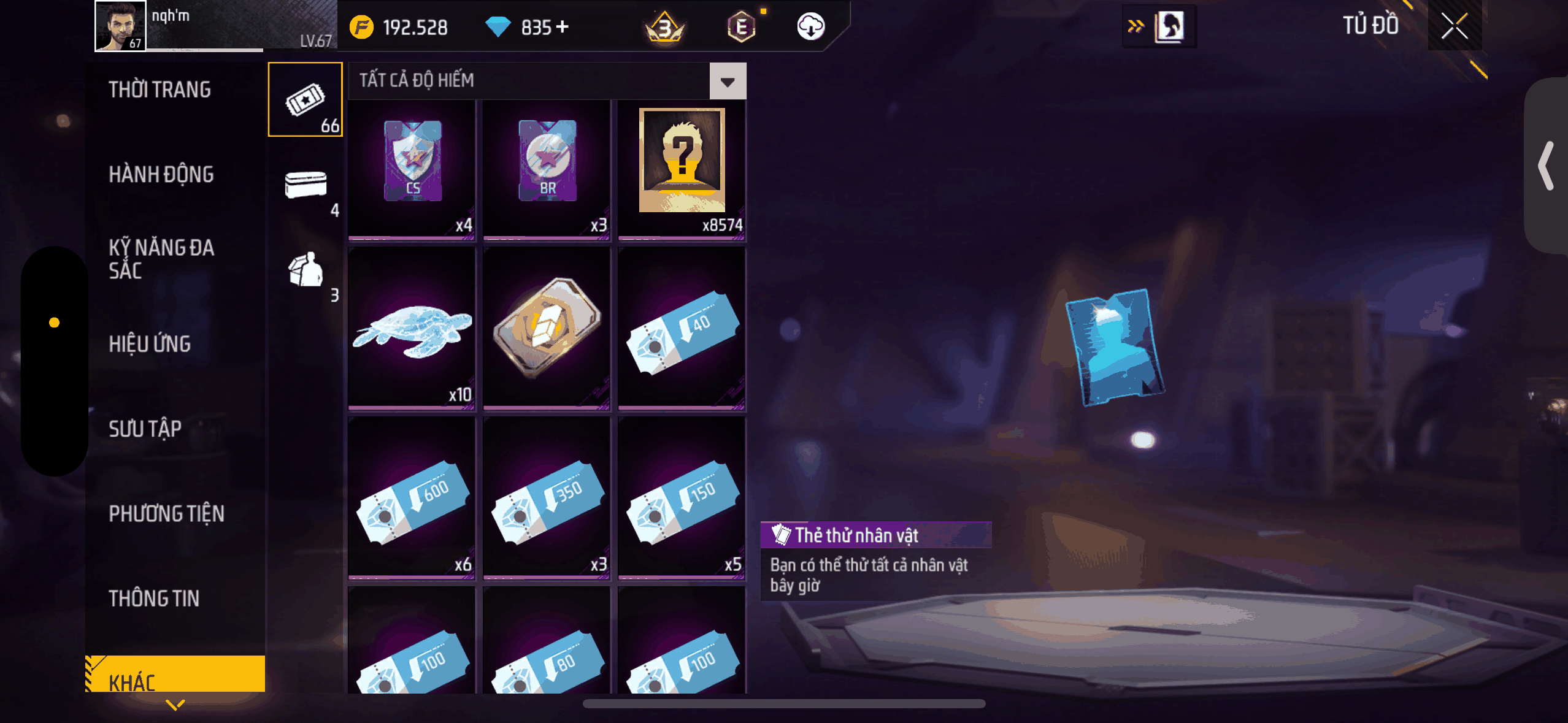
Task: Choose the mystery character card x8574
Action: tap(682, 169)
